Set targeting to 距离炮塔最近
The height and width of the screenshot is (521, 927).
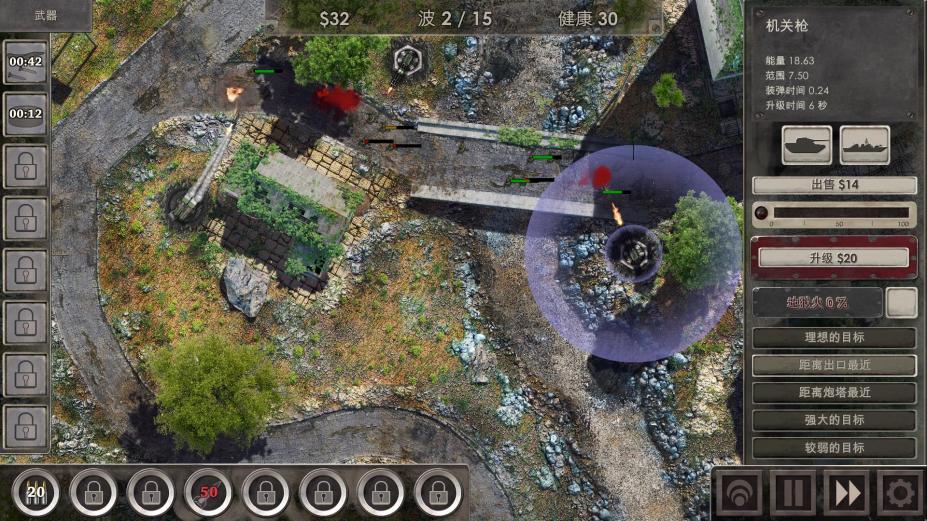(x=834, y=393)
